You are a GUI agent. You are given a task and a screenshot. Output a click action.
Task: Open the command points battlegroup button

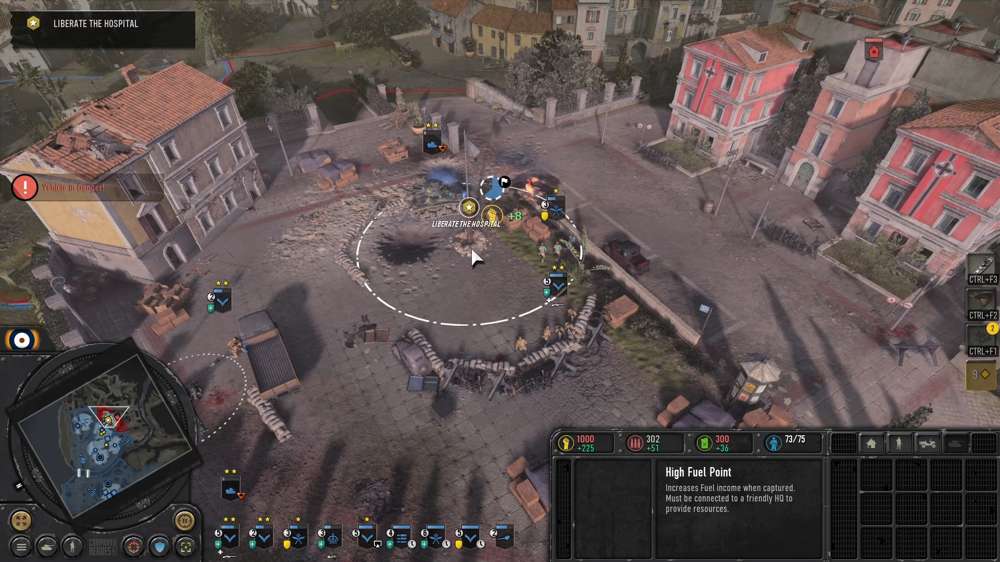tap(982, 375)
